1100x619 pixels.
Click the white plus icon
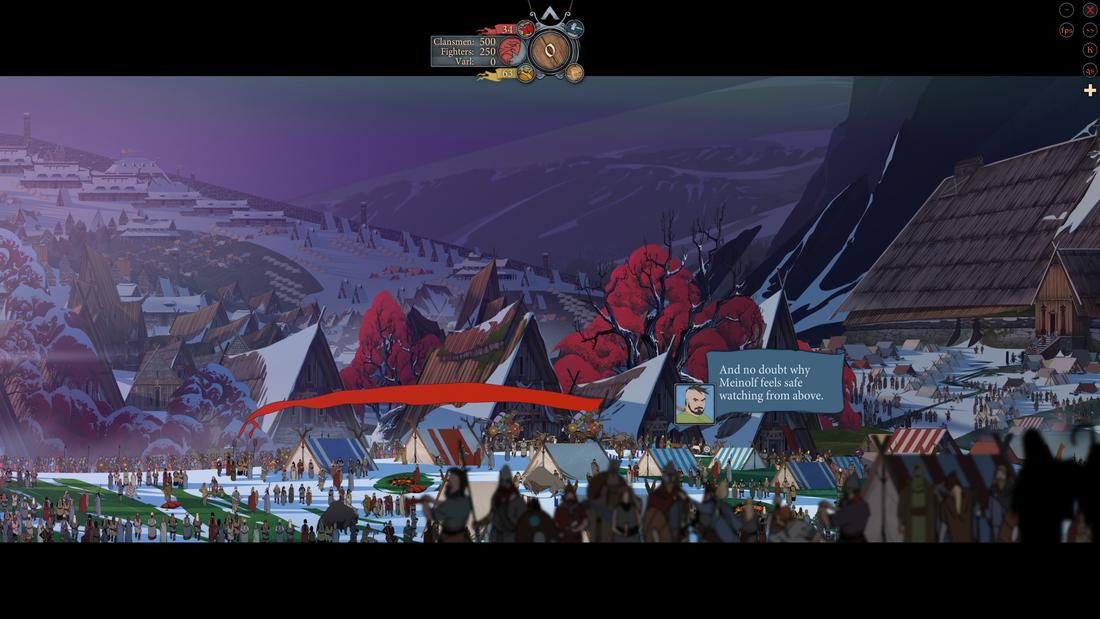pyautogui.click(x=1090, y=90)
